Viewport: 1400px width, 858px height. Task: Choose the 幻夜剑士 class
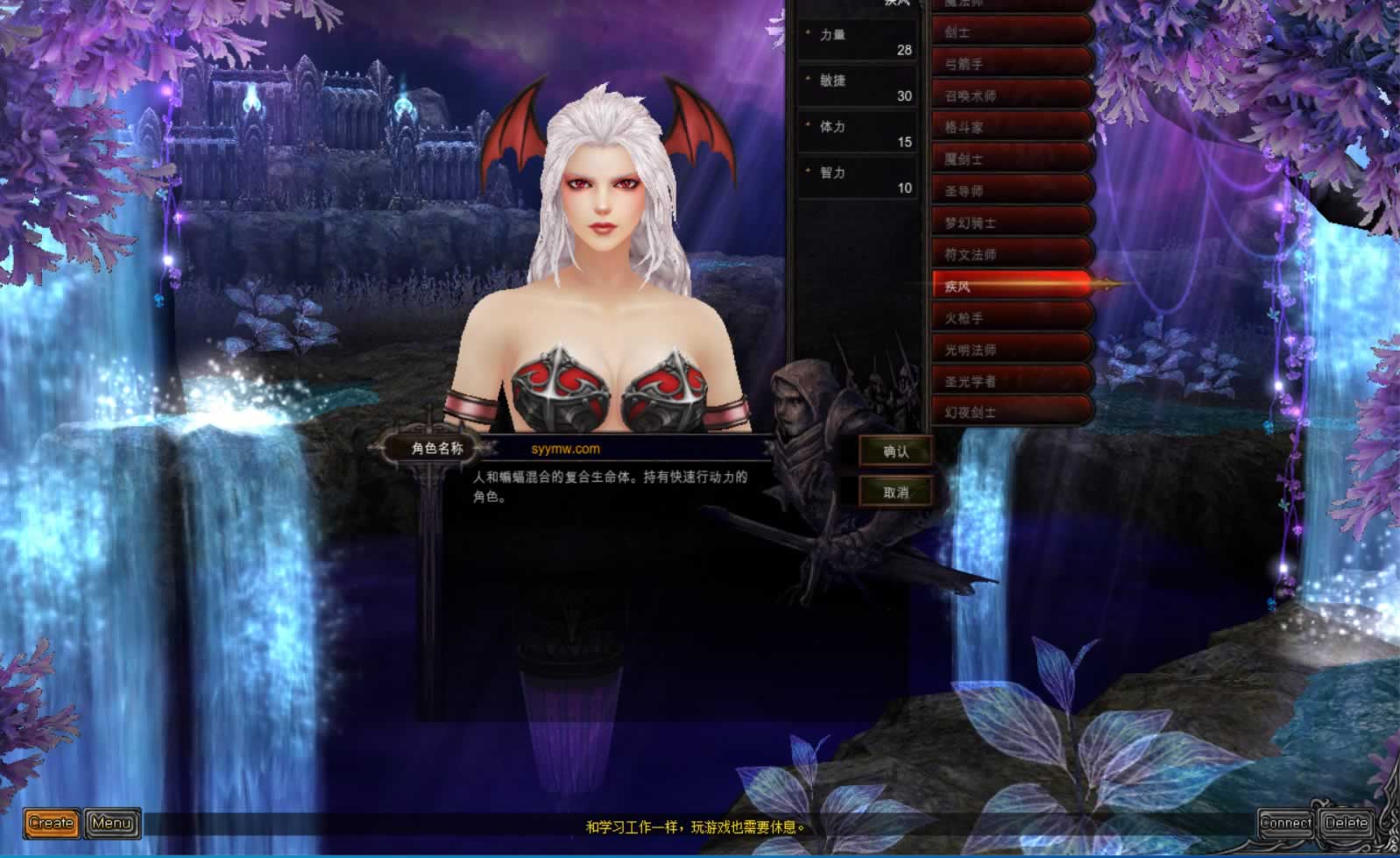1012,412
